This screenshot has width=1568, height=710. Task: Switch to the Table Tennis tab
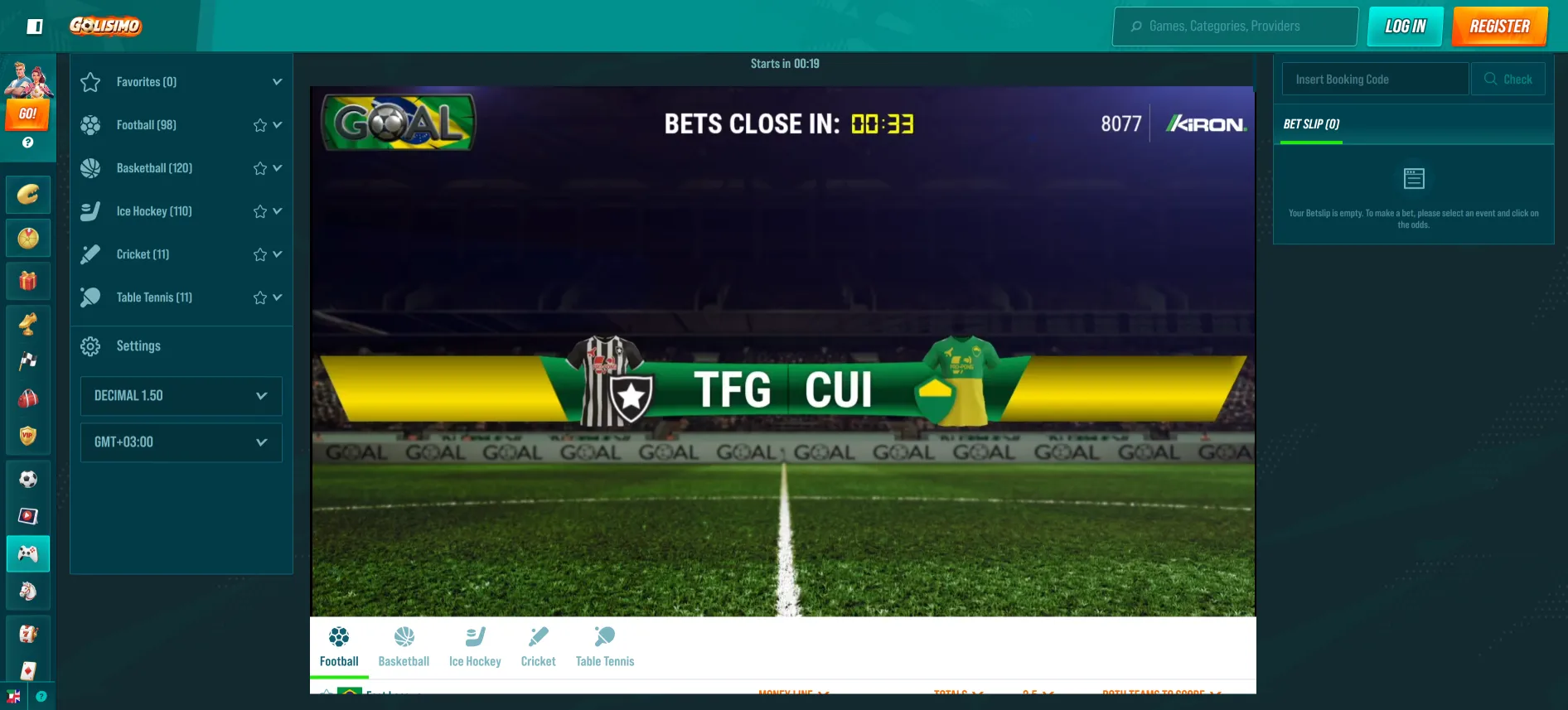[604, 646]
